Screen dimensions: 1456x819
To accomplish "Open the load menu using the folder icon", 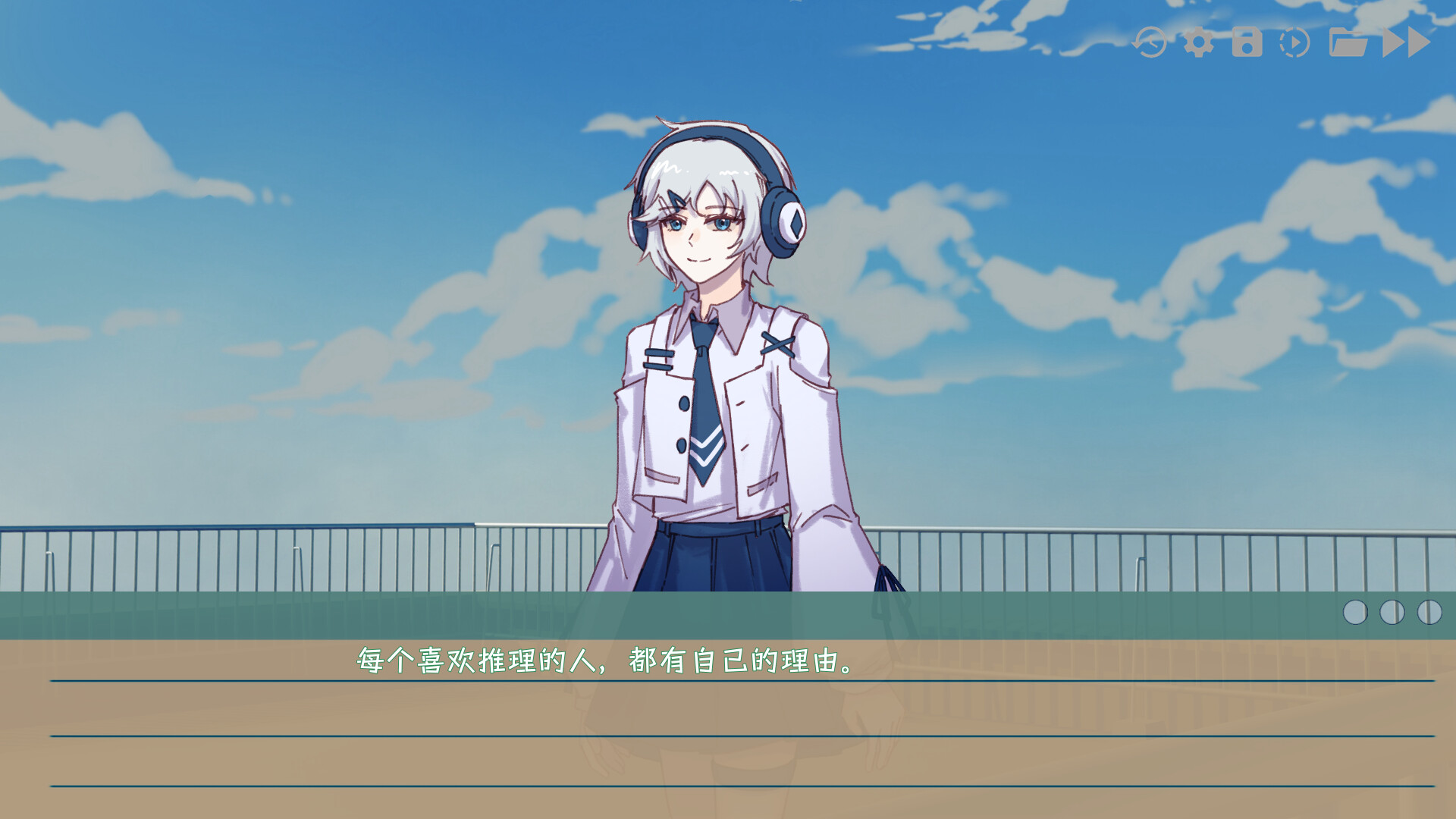I will coord(1348,42).
